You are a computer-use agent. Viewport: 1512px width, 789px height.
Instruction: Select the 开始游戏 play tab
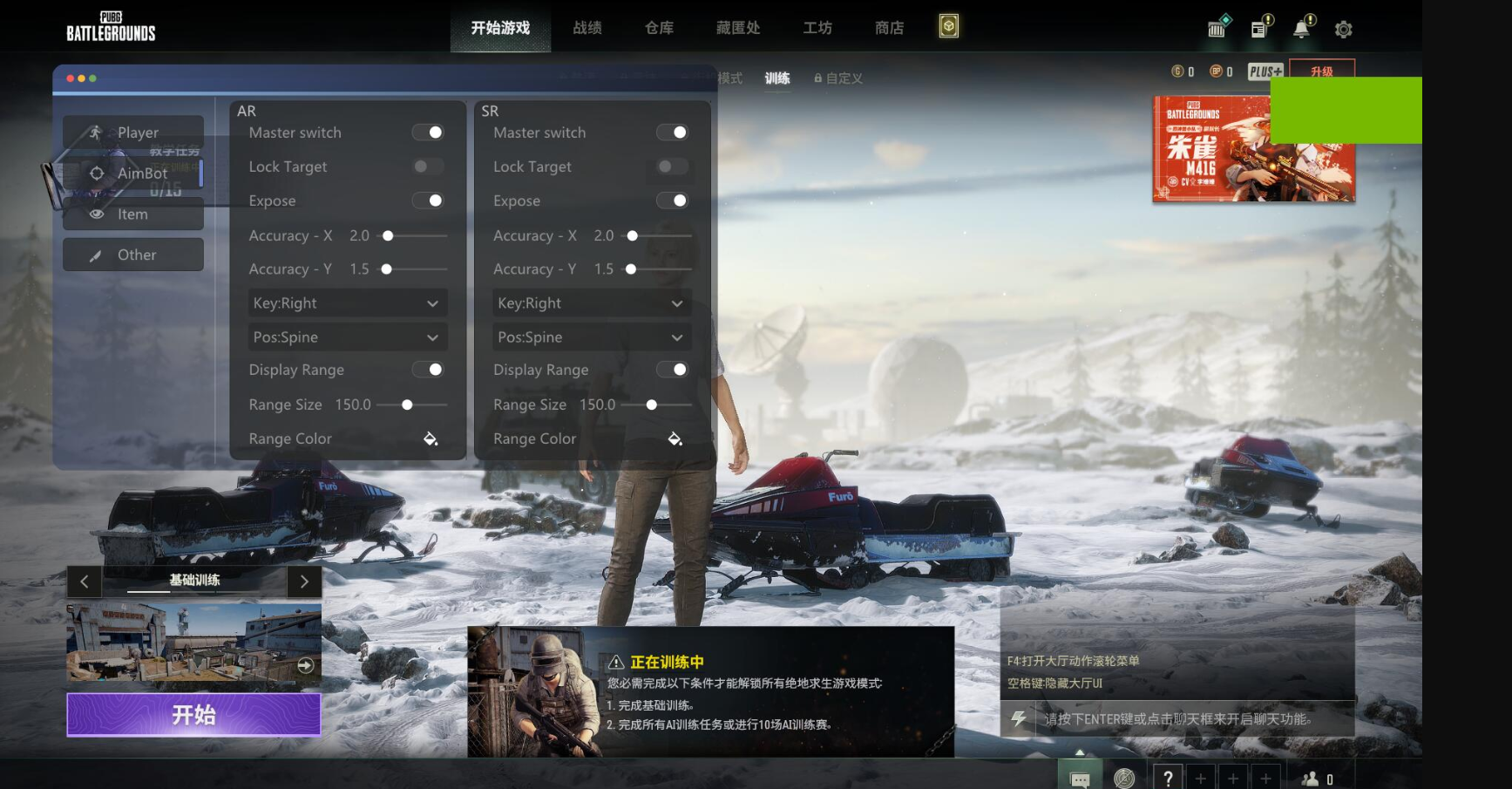coord(500,28)
